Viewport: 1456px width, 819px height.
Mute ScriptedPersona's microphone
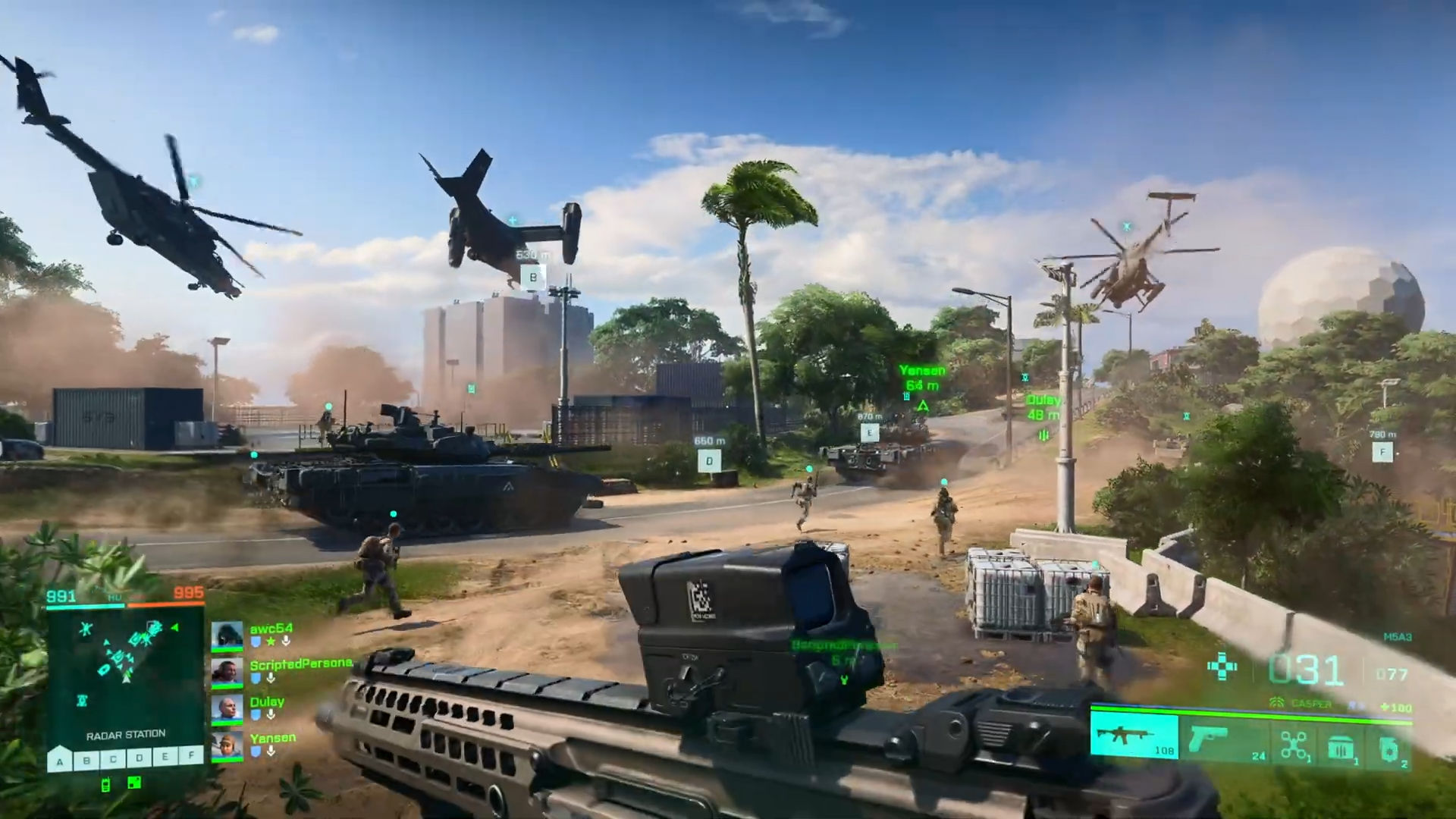pos(271,679)
